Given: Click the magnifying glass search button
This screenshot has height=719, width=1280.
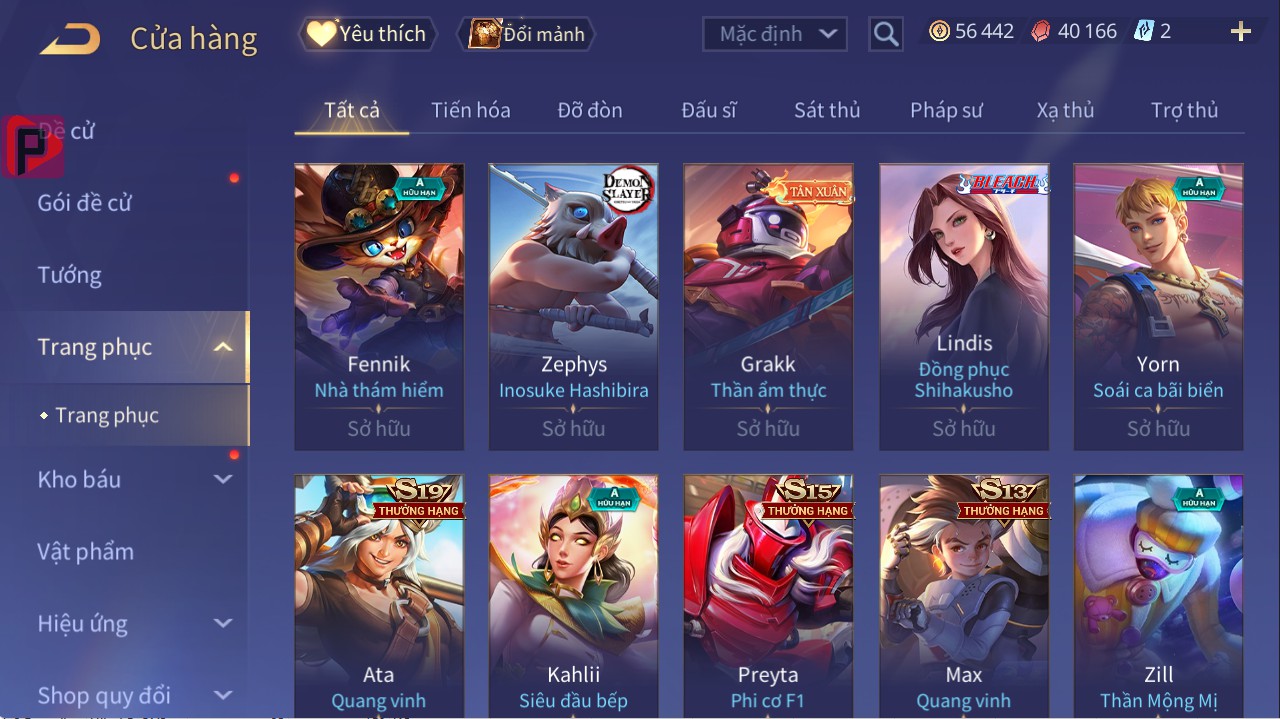Looking at the screenshot, I should 885,34.
